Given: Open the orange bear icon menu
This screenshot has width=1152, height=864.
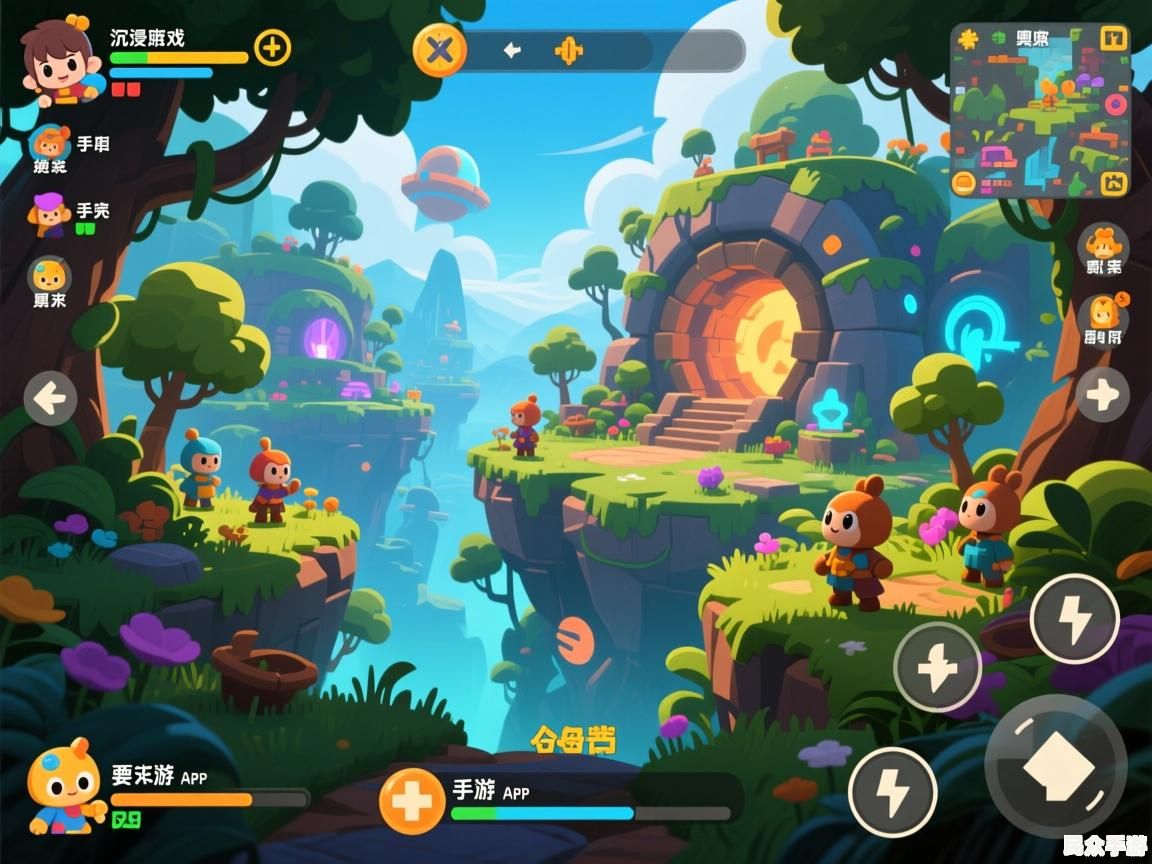Looking at the screenshot, I should click(x=1103, y=244).
